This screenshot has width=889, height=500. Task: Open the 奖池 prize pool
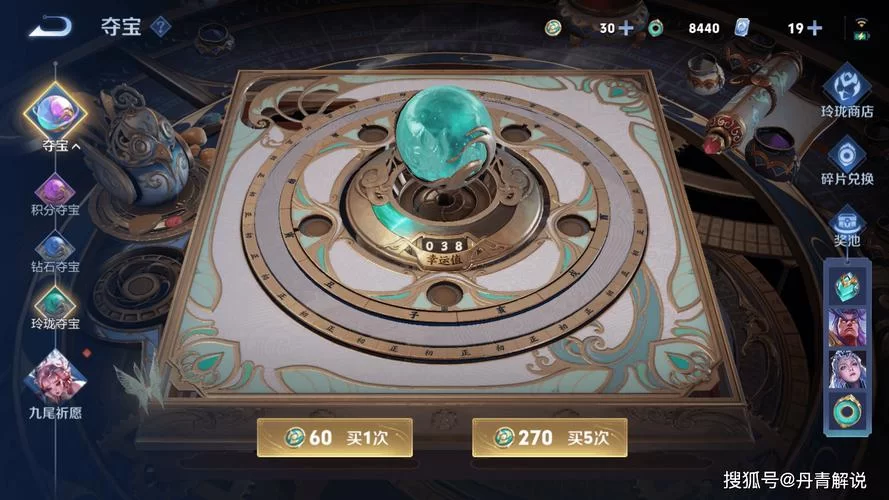pyautogui.click(x=846, y=225)
